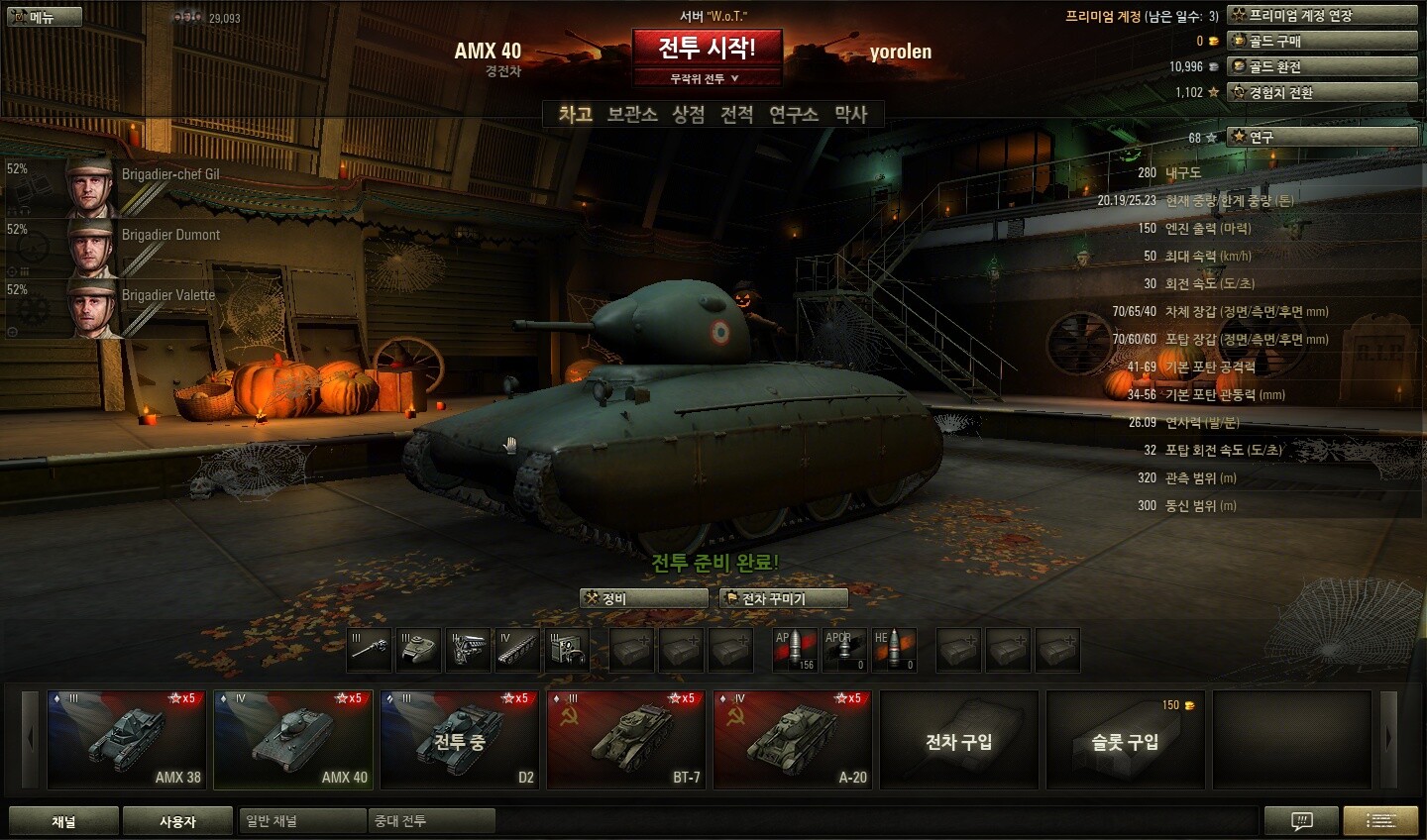Start the battle with 전투 시작 button

pos(707,48)
